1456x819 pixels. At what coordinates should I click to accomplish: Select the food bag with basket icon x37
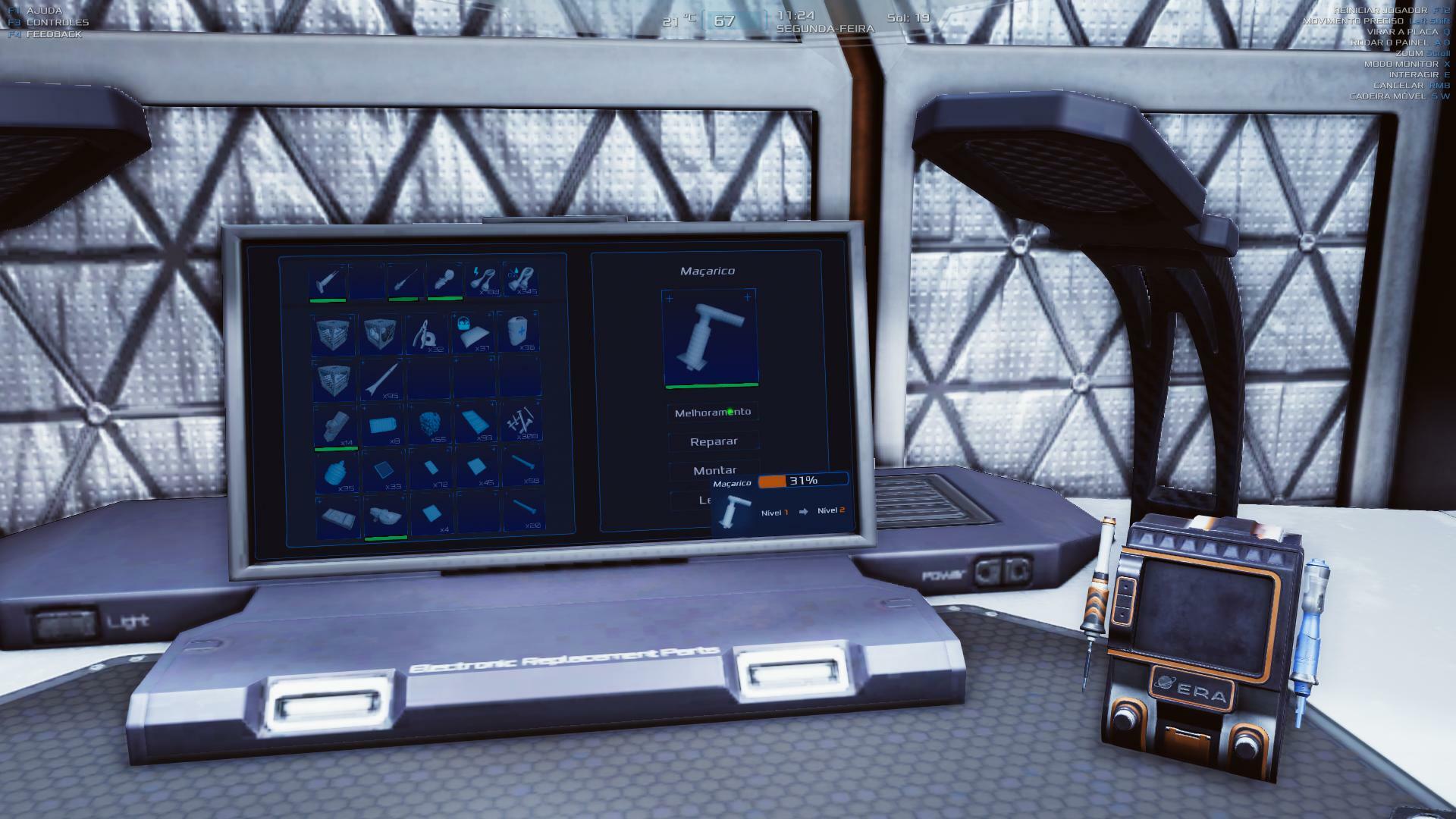point(474,333)
